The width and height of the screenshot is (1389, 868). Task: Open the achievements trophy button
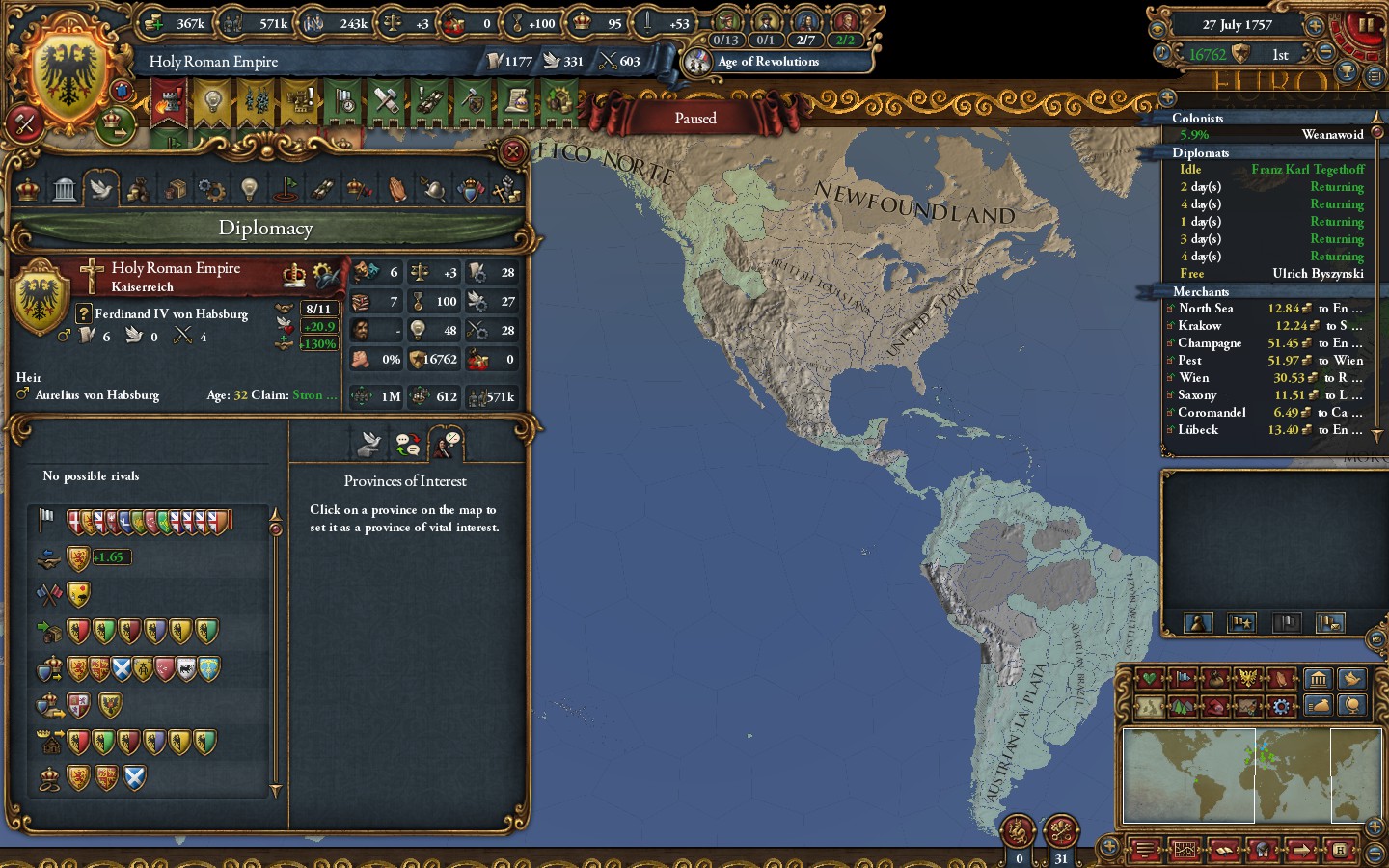tap(1347, 72)
